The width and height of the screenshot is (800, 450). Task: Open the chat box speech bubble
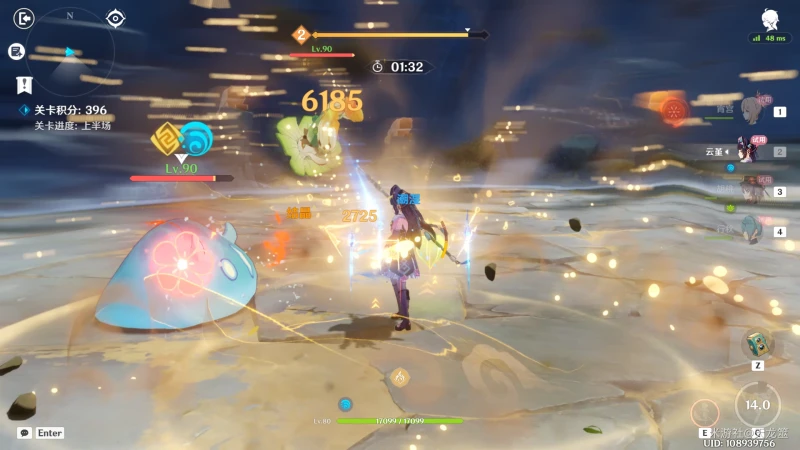pos(24,433)
